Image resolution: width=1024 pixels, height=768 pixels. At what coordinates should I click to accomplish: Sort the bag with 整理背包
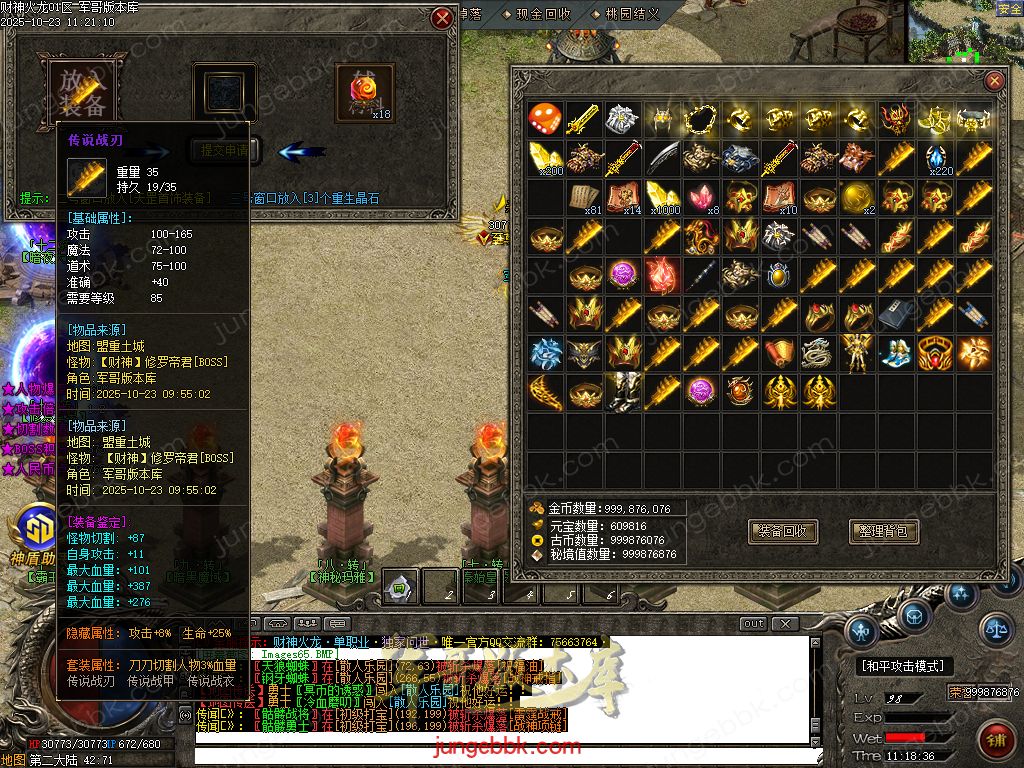(x=883, y=531)
